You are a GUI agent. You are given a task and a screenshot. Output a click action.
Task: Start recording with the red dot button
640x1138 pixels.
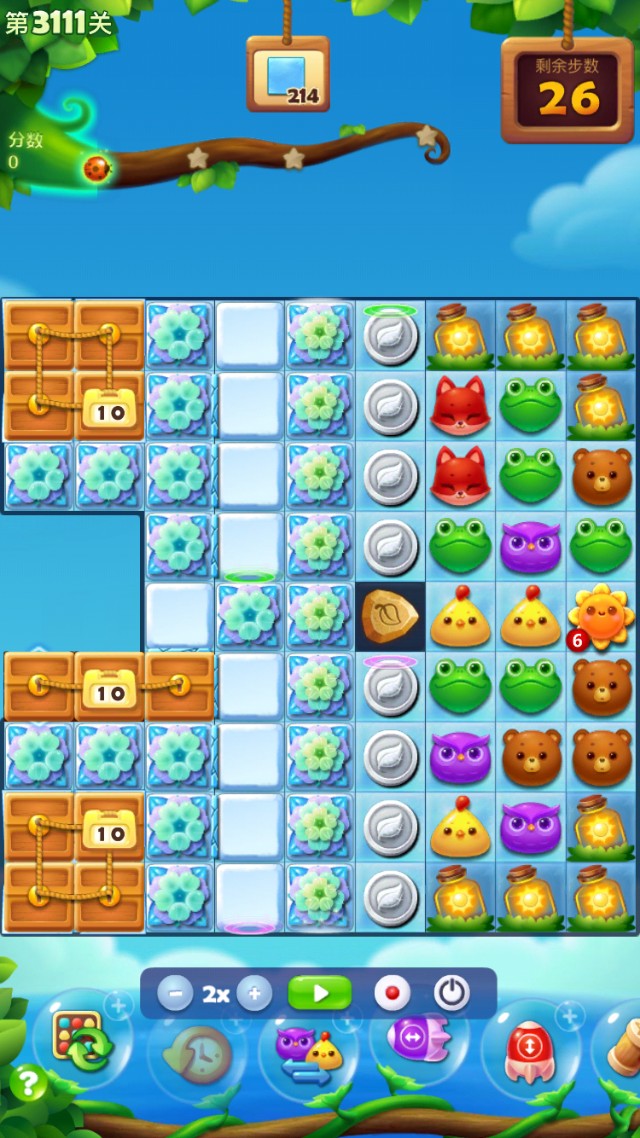392,994
